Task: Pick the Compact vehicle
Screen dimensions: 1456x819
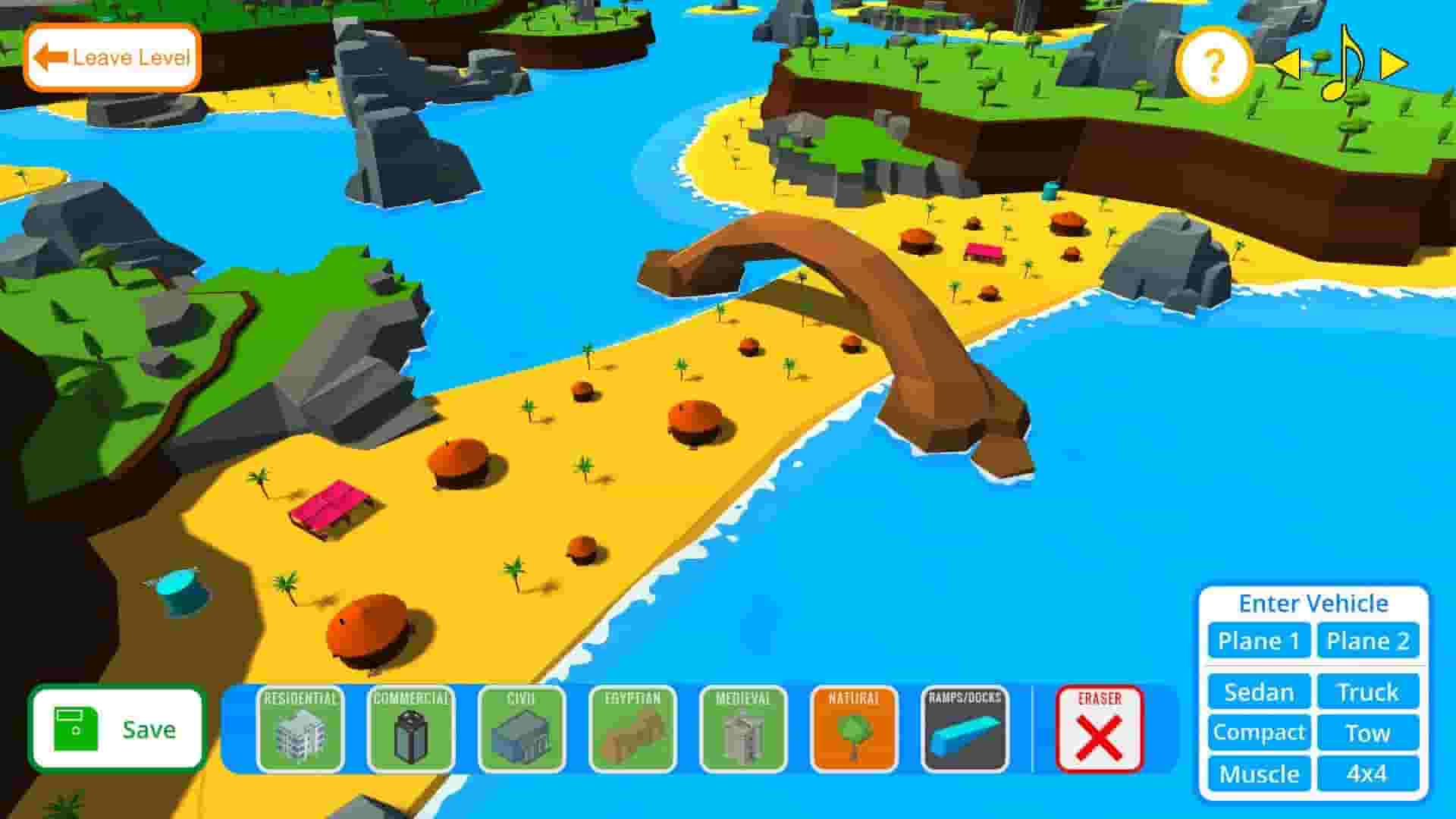Action: pos(1257,733)
